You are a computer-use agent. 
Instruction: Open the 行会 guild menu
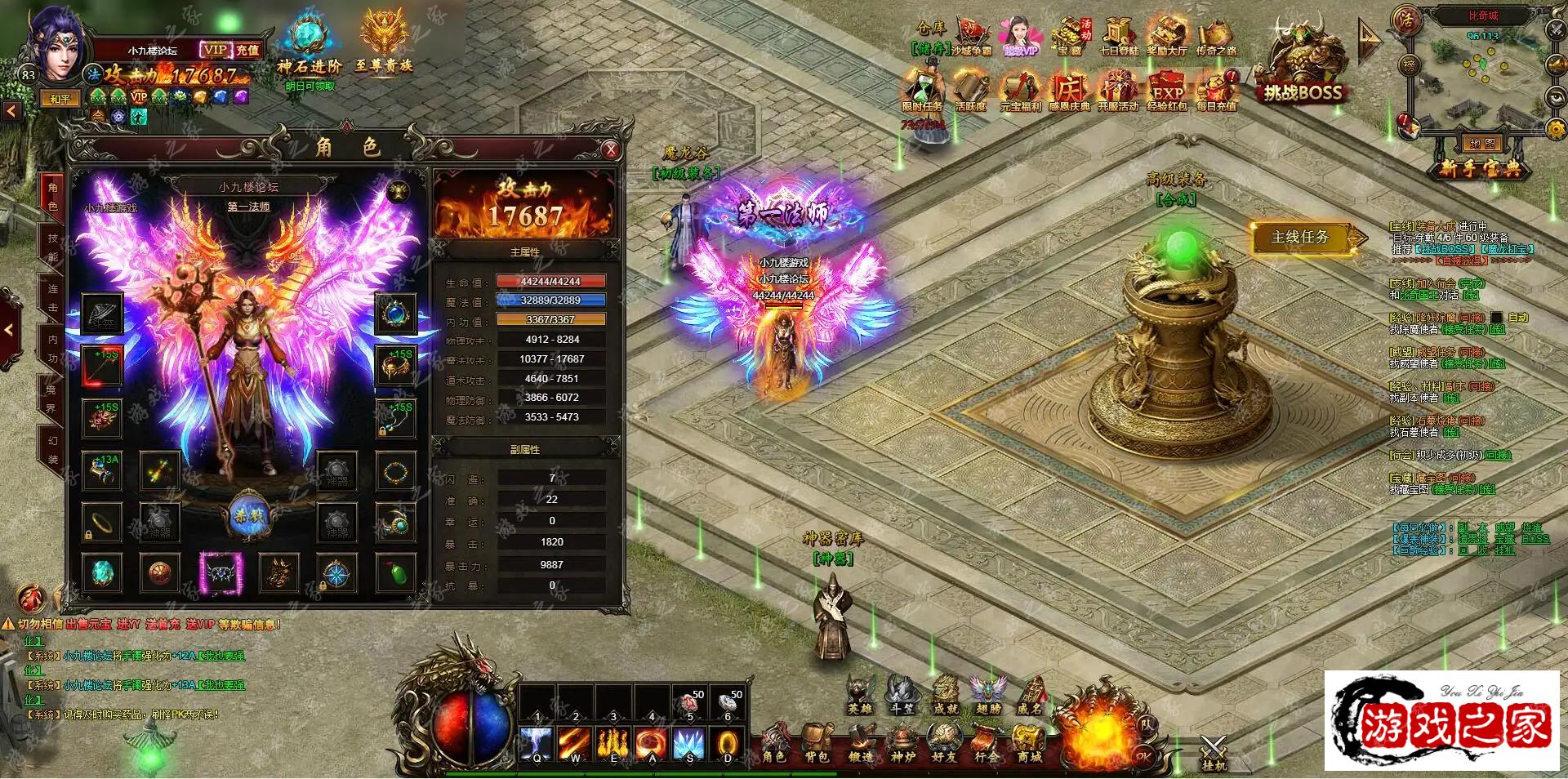(x=986, y=742)
